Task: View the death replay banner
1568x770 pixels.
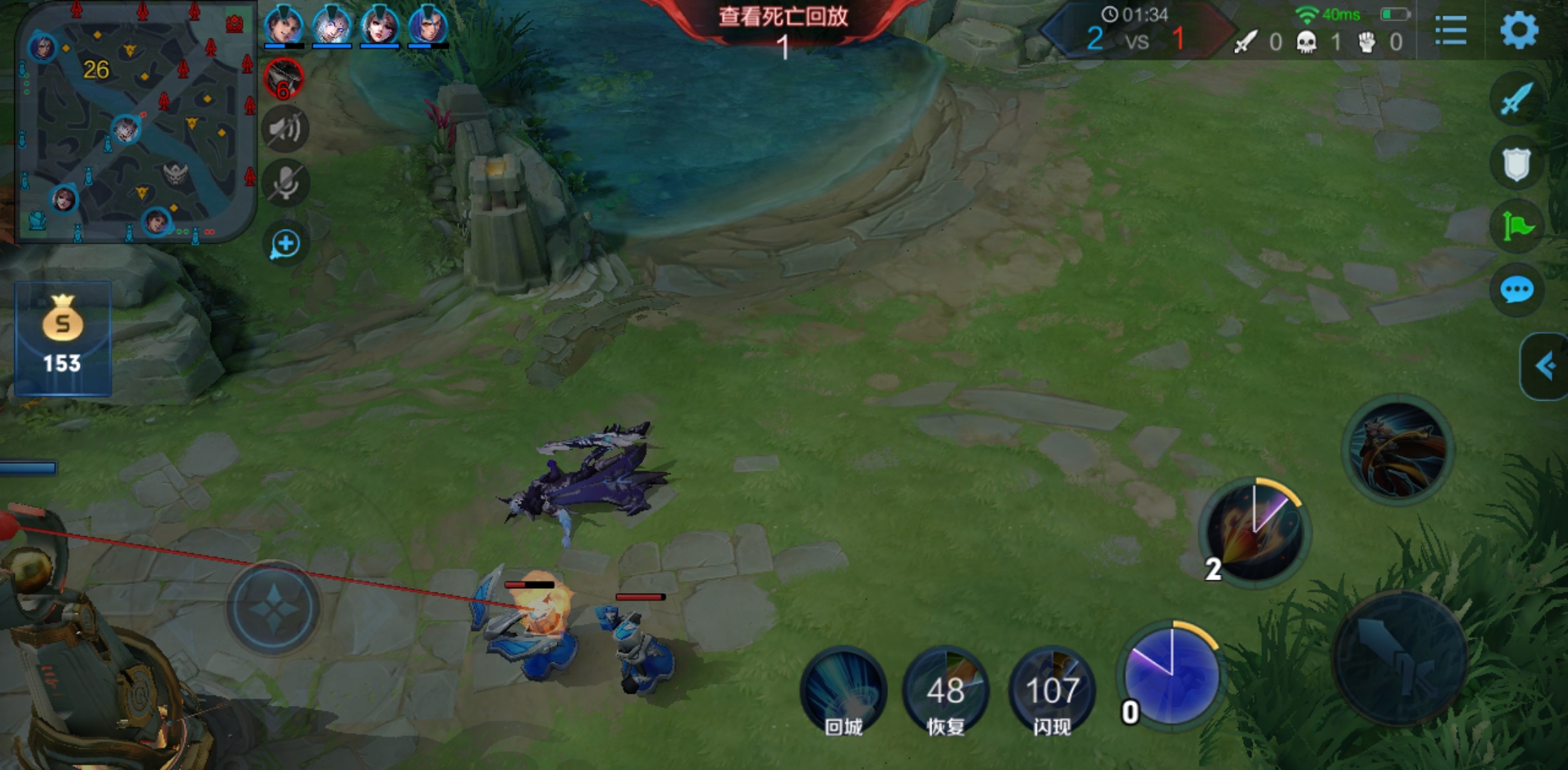Action: [x=783, y=17]
